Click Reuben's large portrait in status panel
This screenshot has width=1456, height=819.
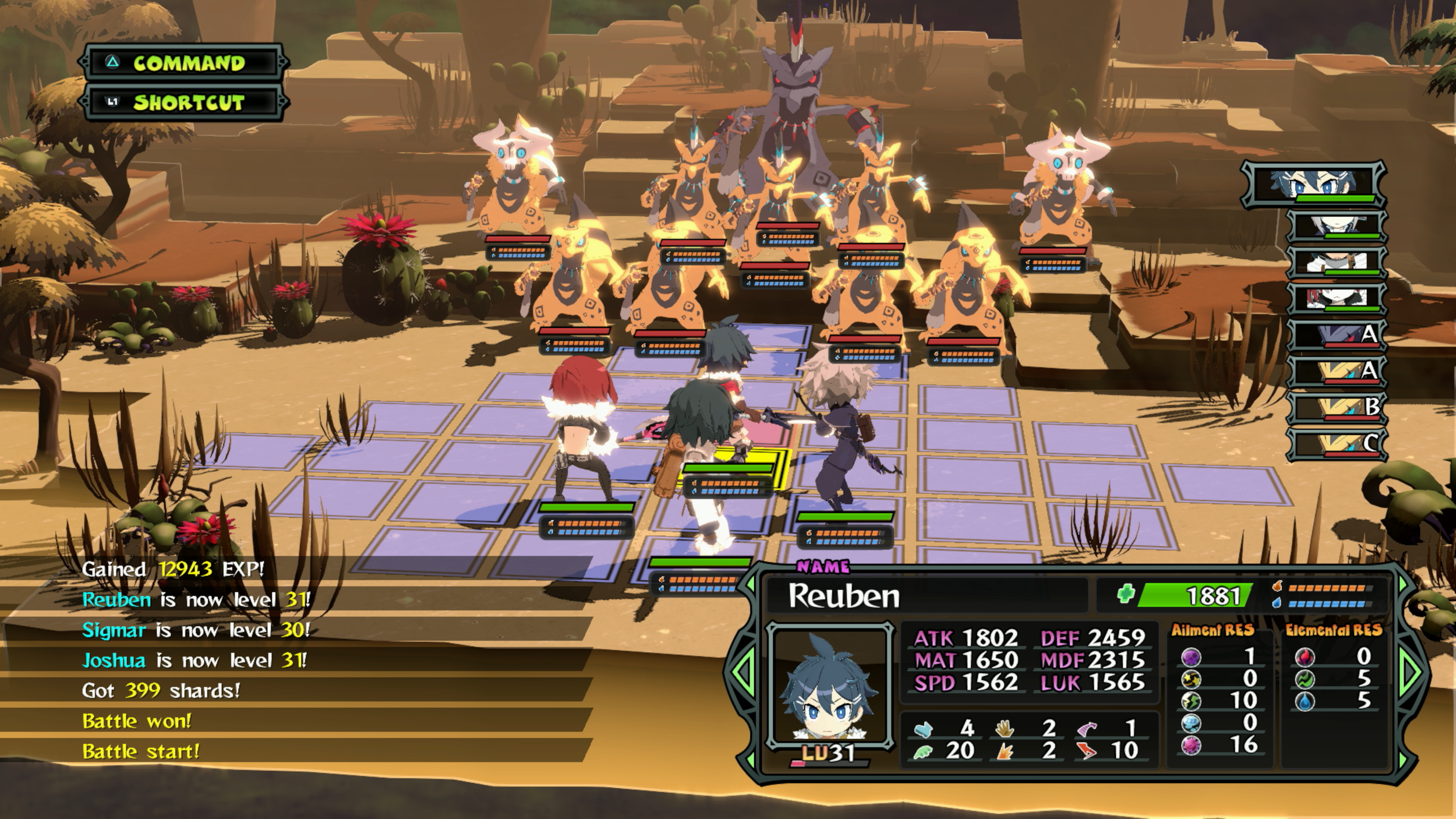(829, 686)
